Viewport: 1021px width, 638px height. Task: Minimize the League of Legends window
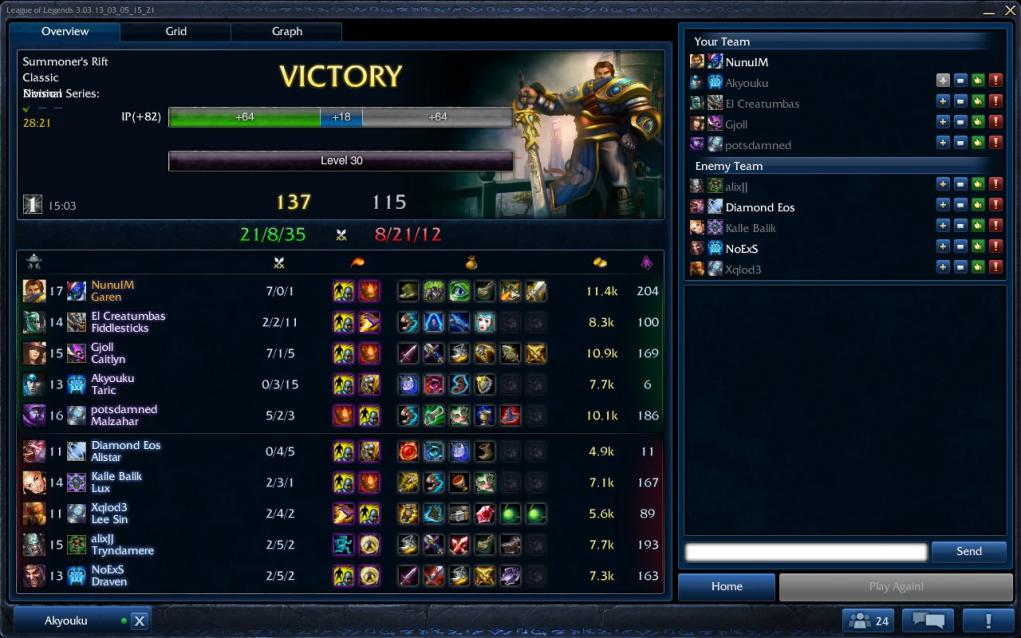[x=988, y=11]
